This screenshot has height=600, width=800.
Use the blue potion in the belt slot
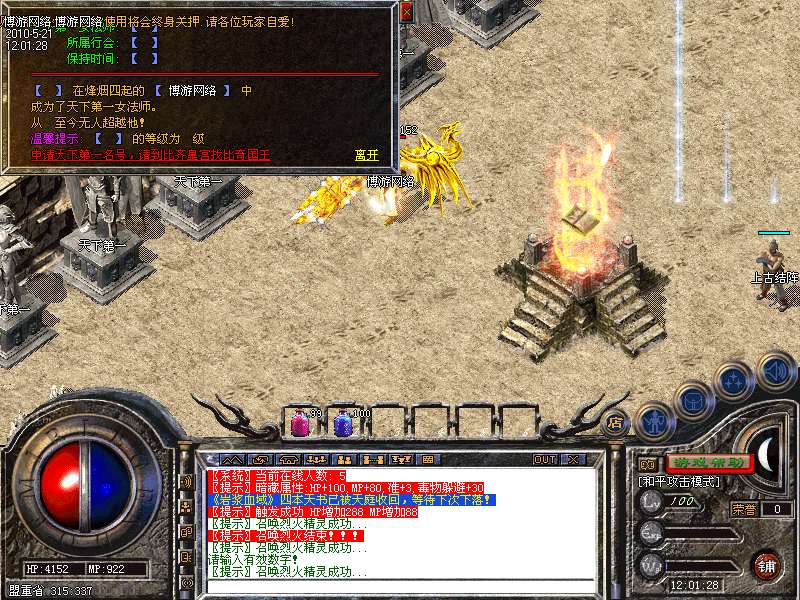[343, 423]
